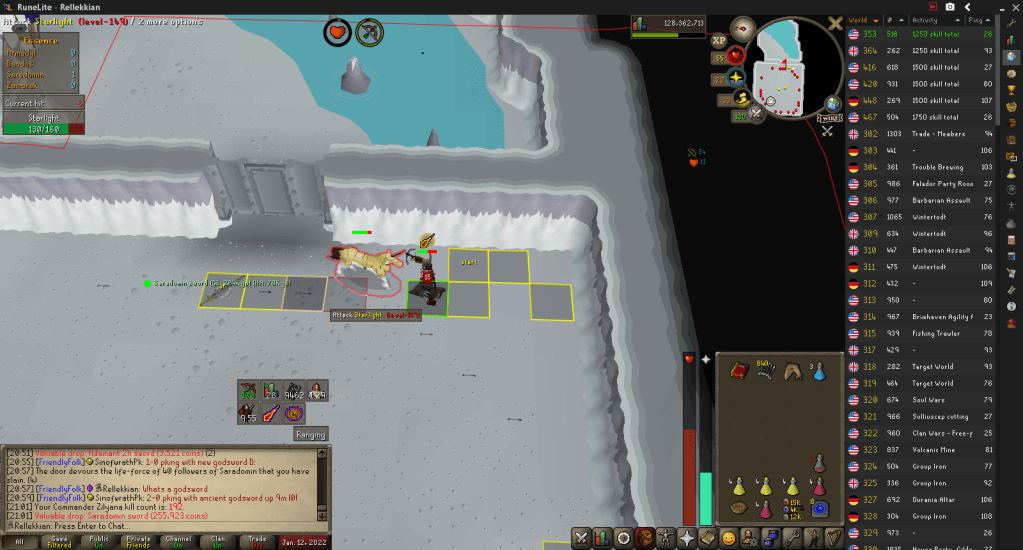Open the Game Filtered chat tab
Image resolution: width=1023 pixels, height=550 pixels.
(x=60, y=541)
